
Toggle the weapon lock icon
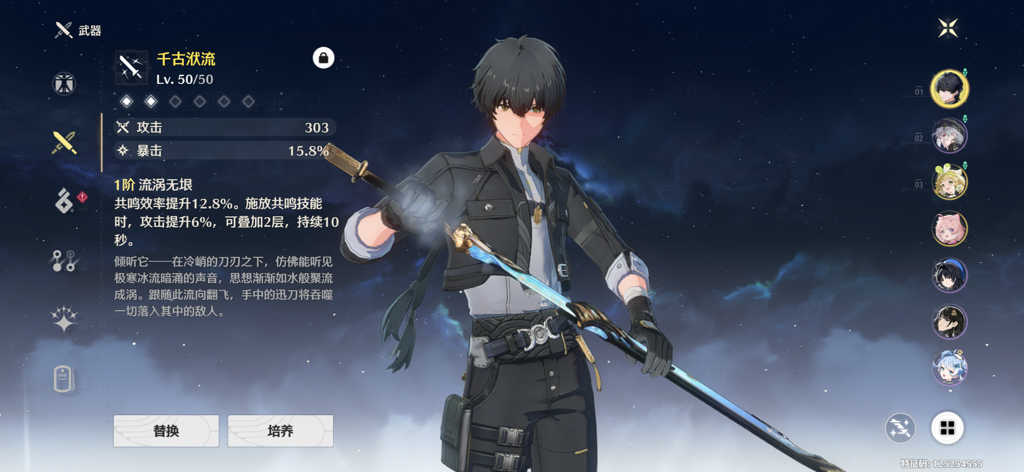[323, 58]
